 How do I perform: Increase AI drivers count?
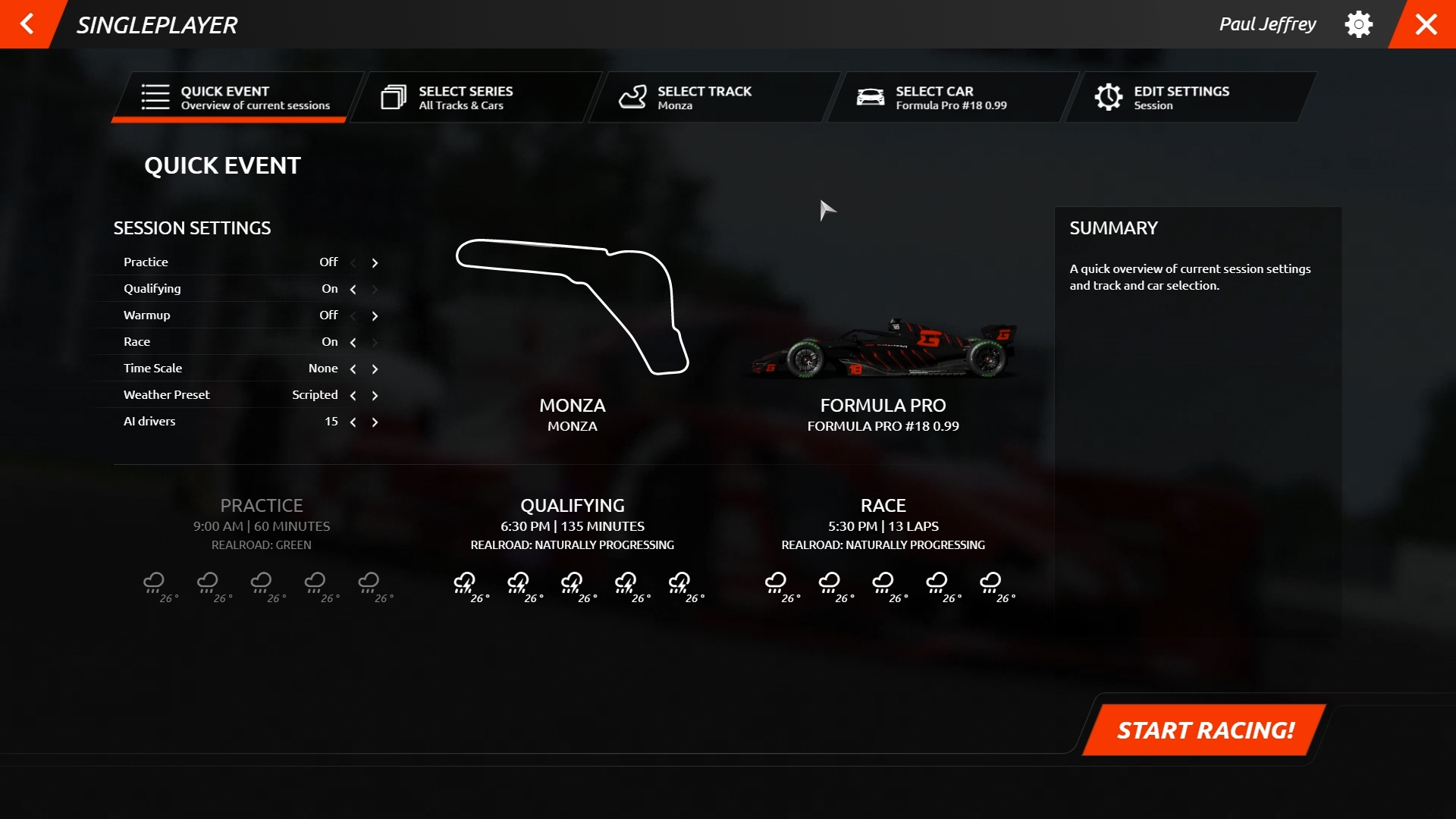pyautogui.click(x=375, y=422)
